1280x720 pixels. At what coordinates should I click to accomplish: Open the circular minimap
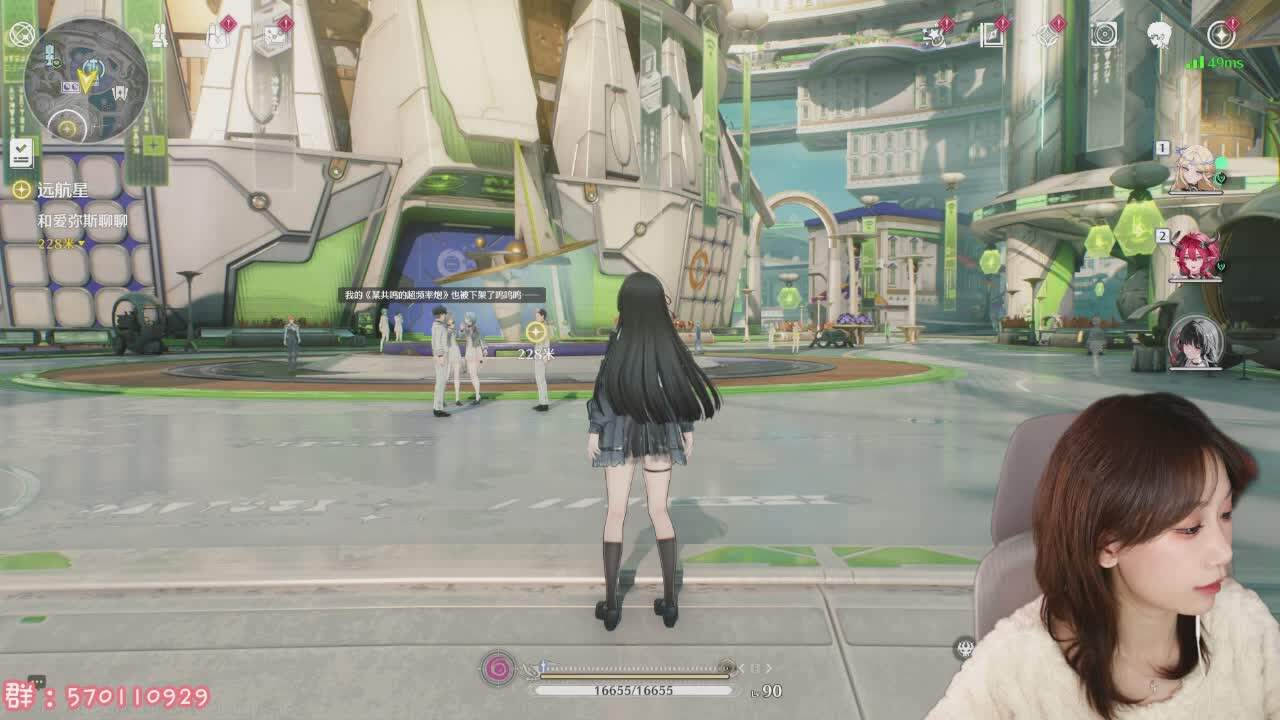[x=86, y=80]
